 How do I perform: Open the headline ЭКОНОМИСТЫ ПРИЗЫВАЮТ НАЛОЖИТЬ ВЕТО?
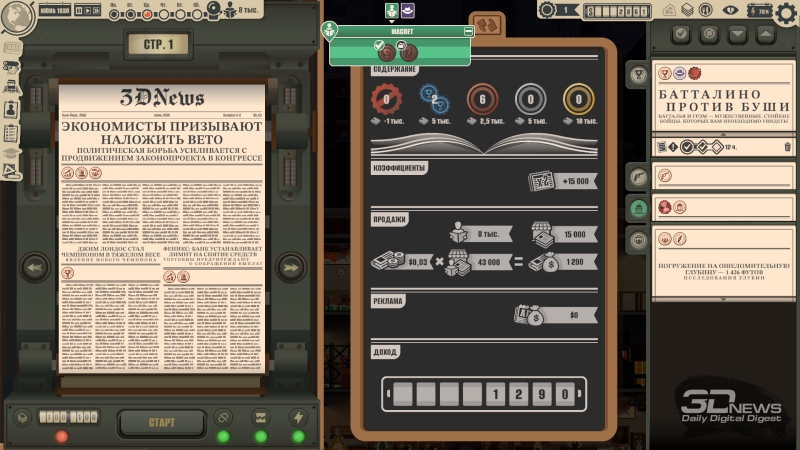click(x=161, y=135)
